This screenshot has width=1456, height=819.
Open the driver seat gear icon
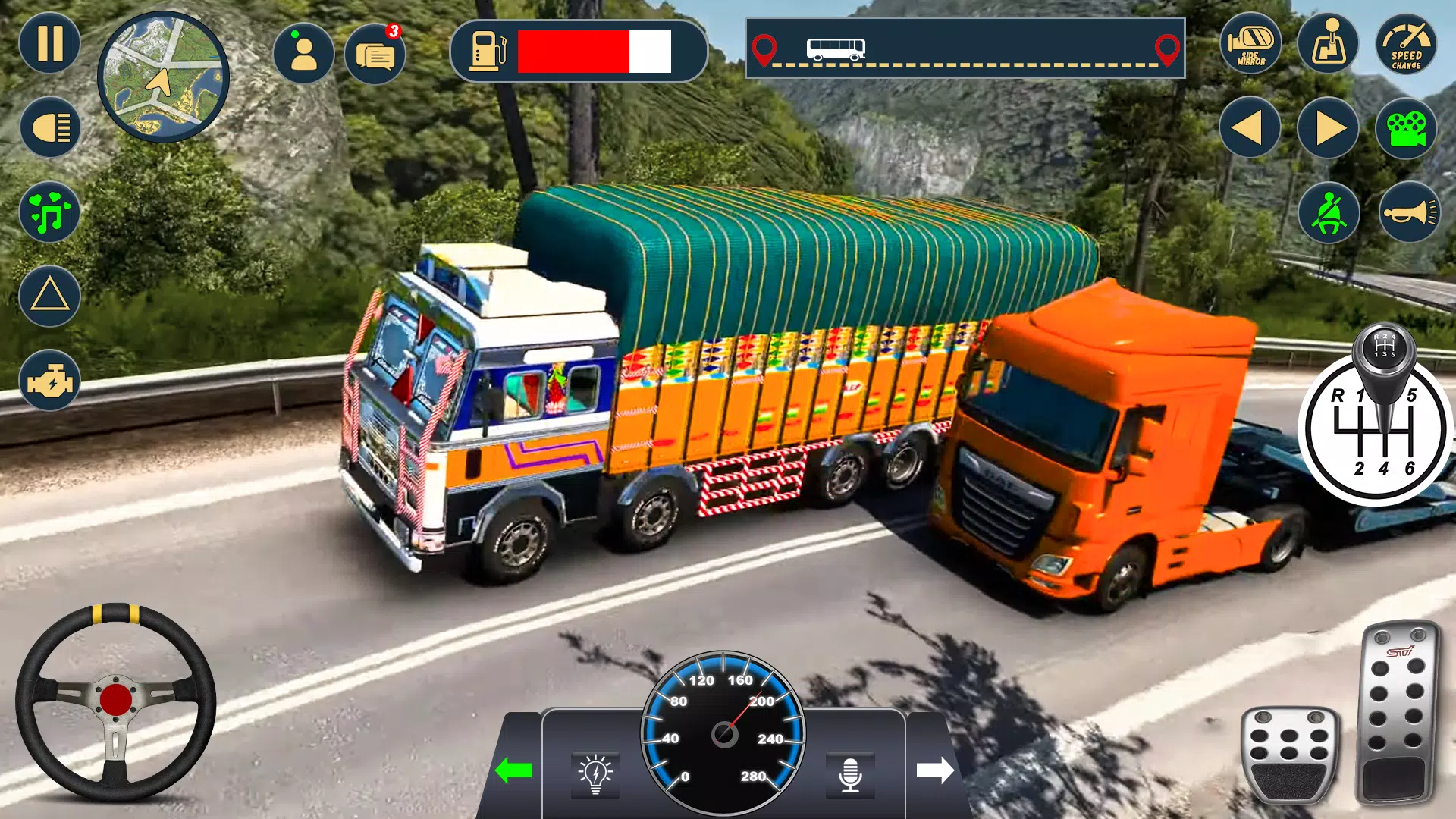click(1328, 44)
